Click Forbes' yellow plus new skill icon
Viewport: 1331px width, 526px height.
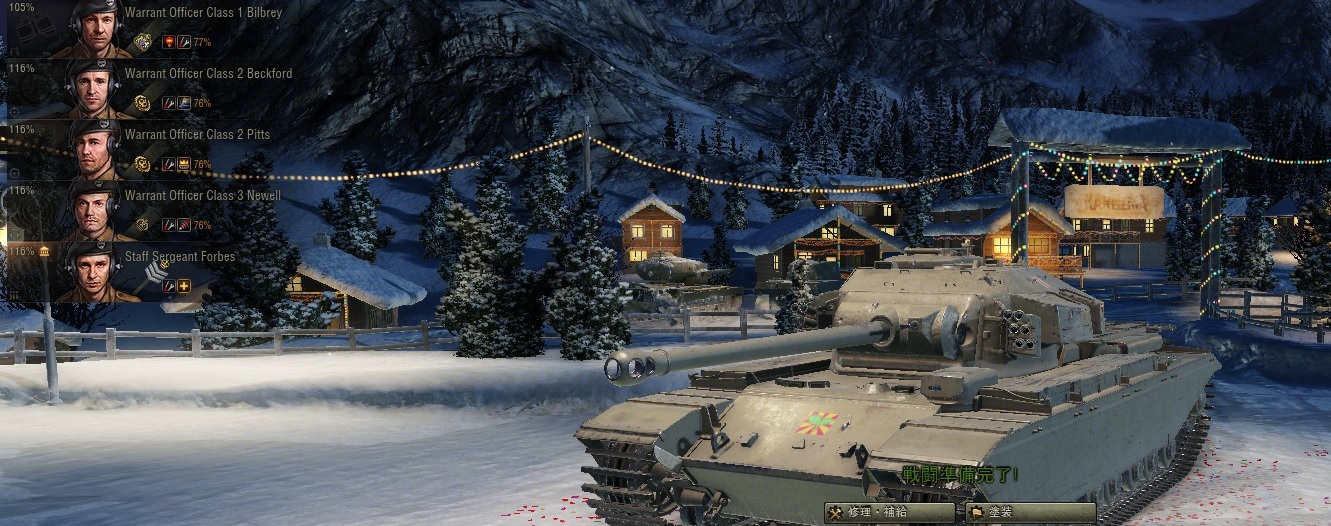coord(184,286)
